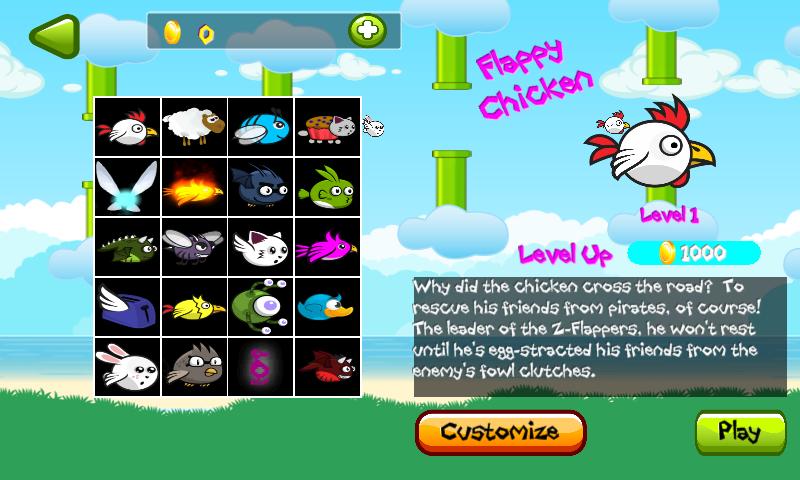Viewport: 800px width, 480px height.
Task: Pick the magenta bird character tile
Action: point(326,247)
